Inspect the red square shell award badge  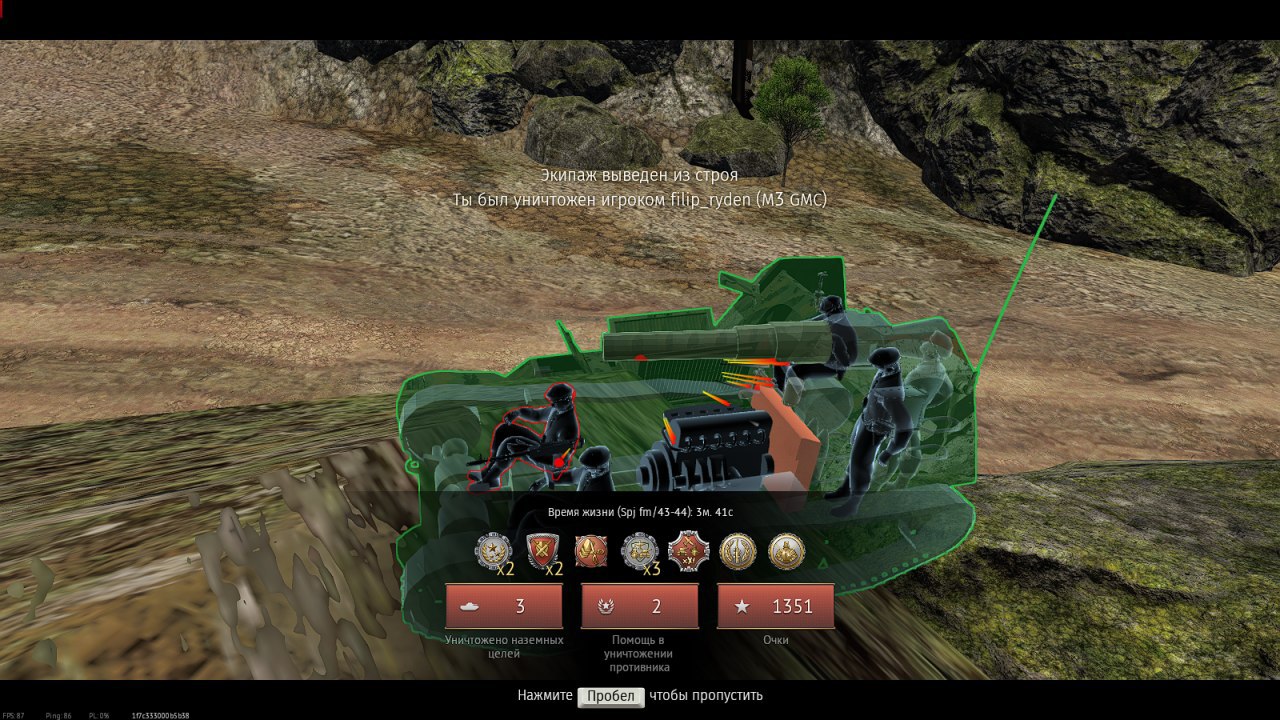591,550
